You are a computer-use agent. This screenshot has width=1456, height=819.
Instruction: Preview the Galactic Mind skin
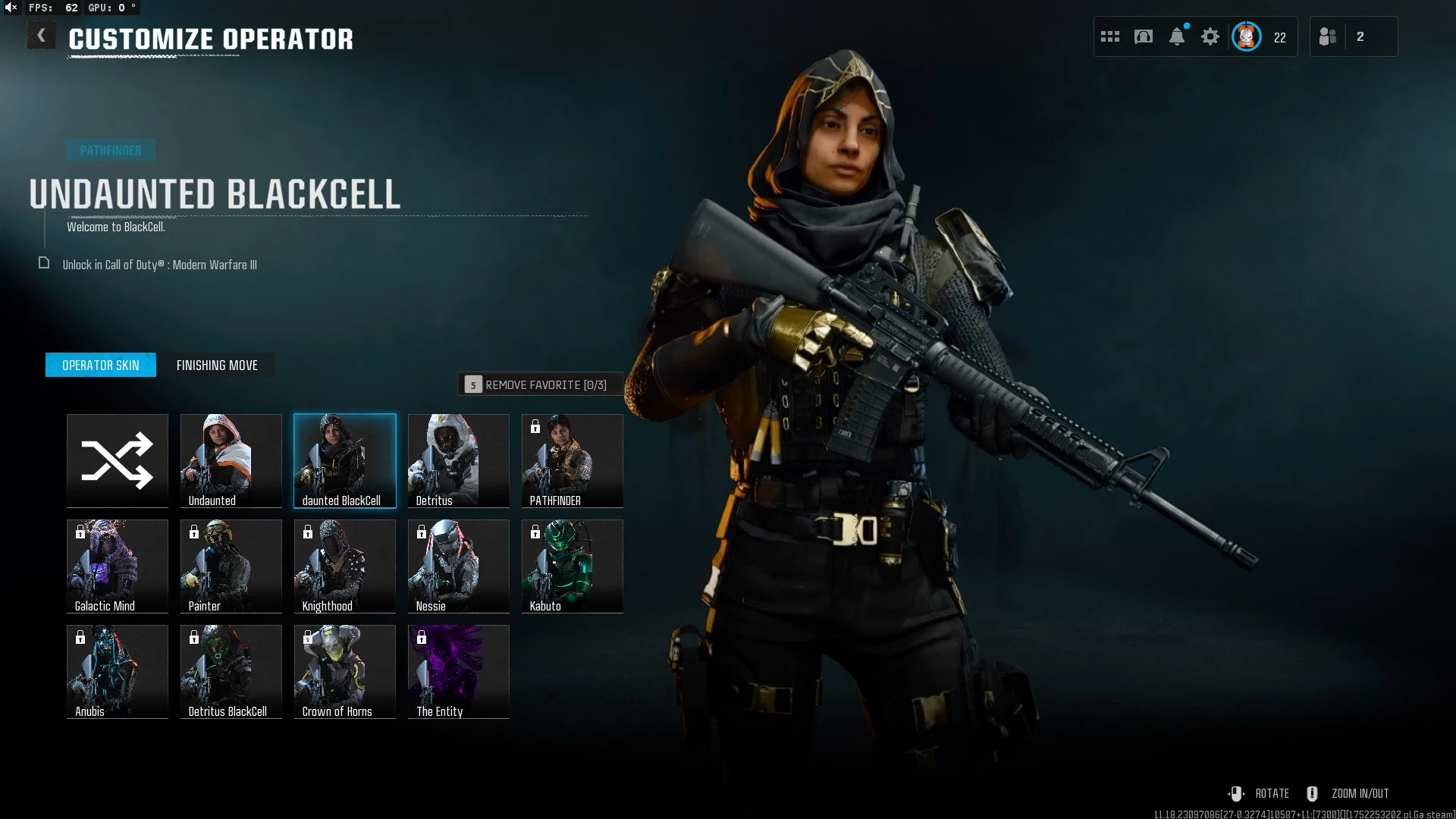pyautogui.click(x=118, y=566)
